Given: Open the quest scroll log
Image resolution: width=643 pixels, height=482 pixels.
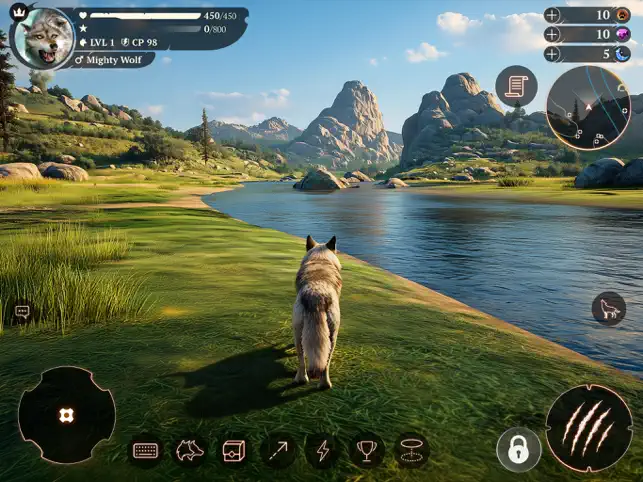Looking at the screenshot, I should pyautogui.click(x=516, y=86).
